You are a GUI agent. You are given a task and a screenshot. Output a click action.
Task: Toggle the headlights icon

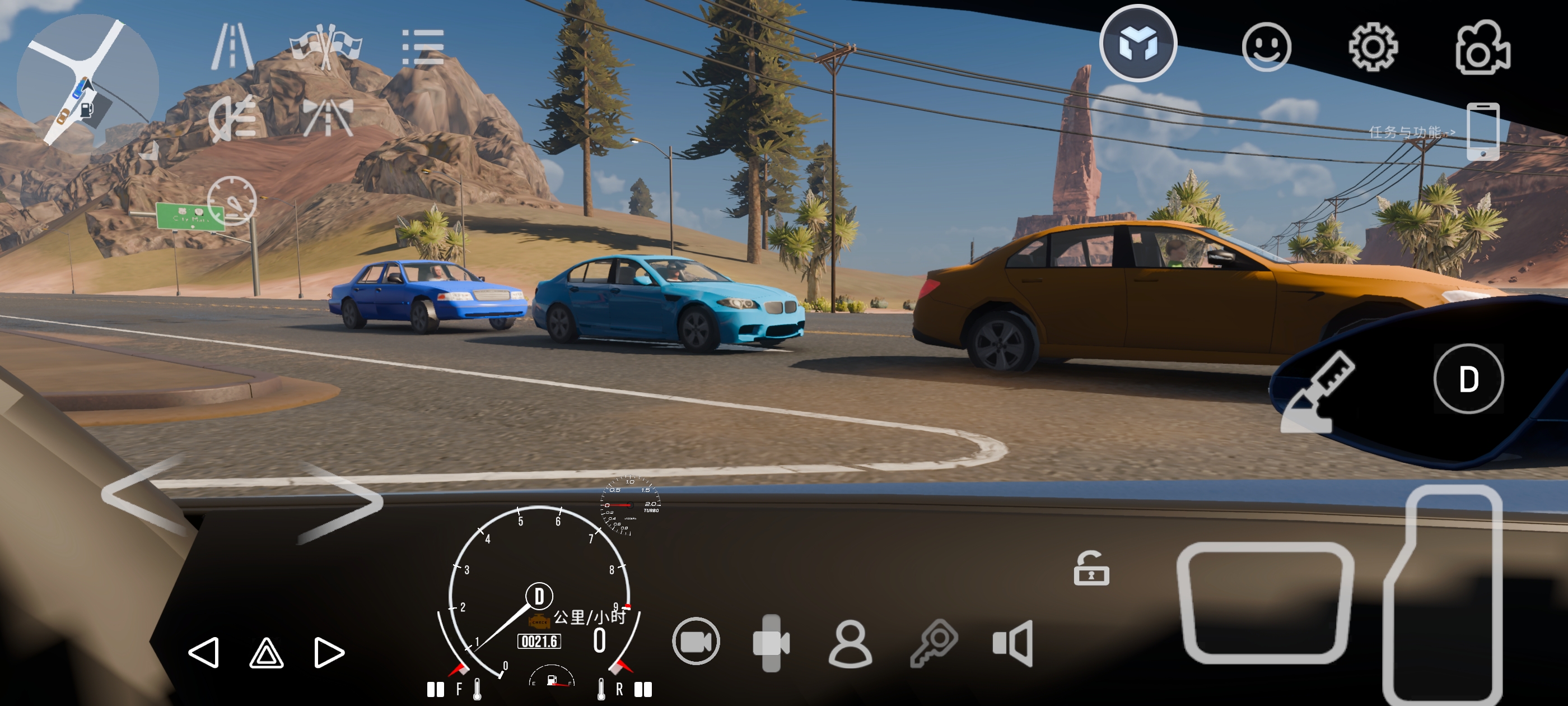[232, 118]
